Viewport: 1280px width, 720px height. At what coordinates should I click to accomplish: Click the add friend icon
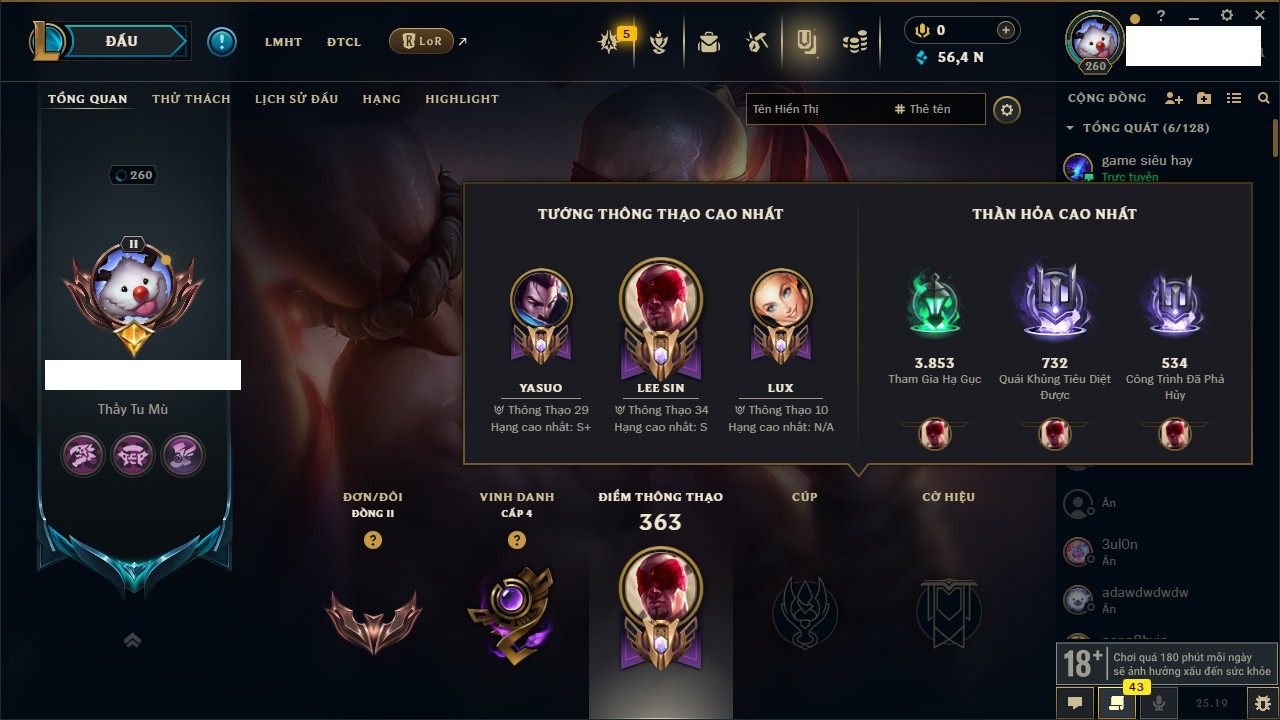1174,98
